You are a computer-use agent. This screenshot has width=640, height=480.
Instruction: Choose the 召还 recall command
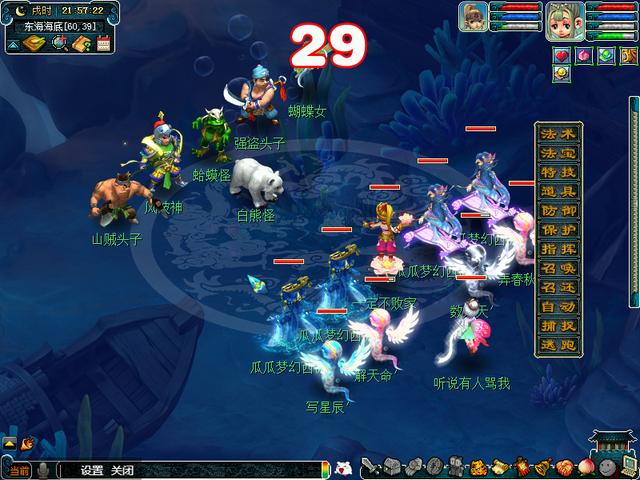click(559, 286)
